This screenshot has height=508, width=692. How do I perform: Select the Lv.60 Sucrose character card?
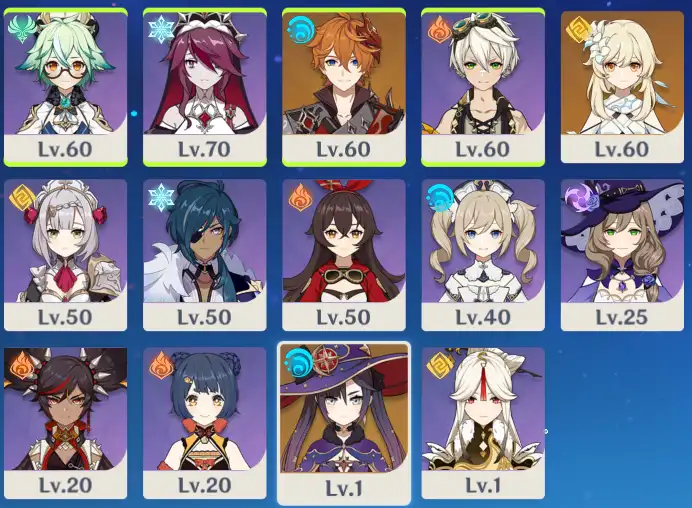coord(65,85)
